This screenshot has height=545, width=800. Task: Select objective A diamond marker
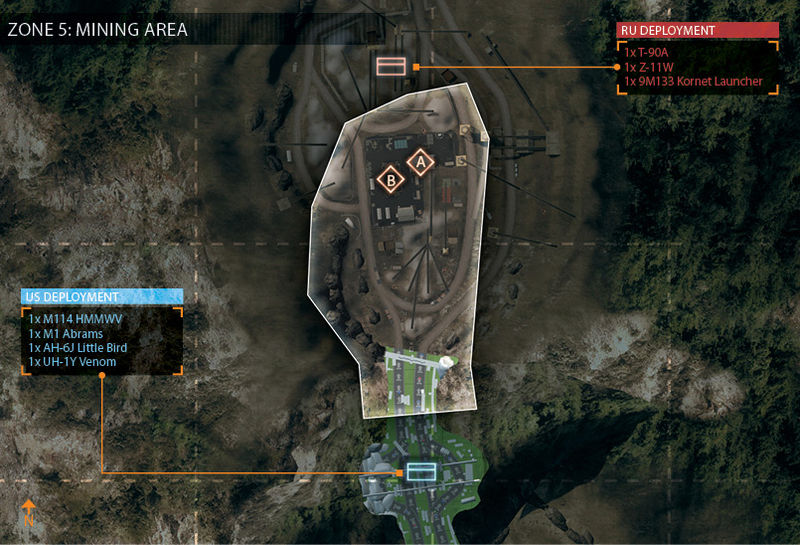421,160
